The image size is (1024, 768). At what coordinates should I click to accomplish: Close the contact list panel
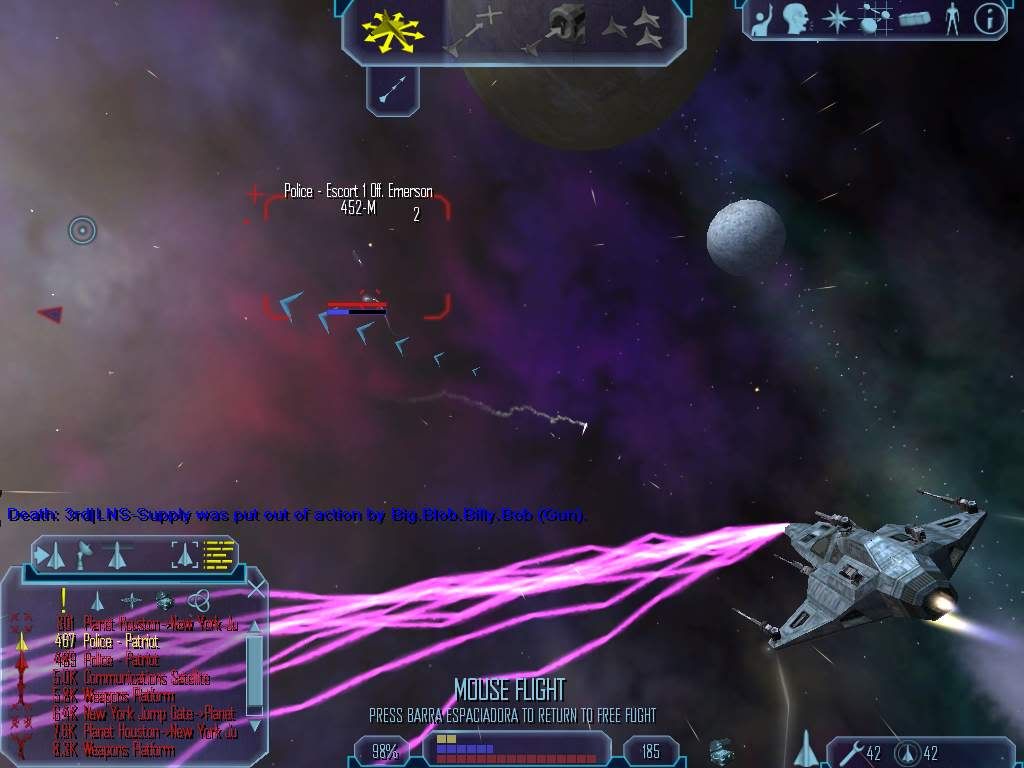pos(256,590)
